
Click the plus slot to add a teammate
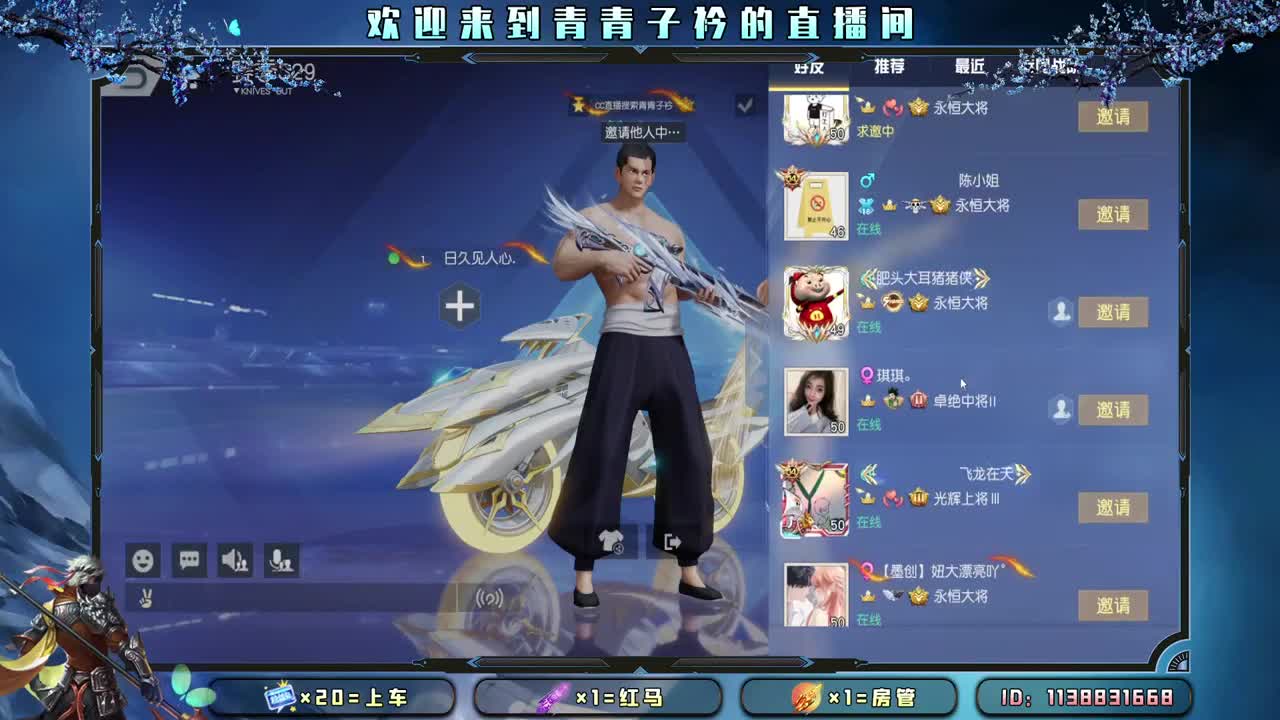[x=461, y=306]
